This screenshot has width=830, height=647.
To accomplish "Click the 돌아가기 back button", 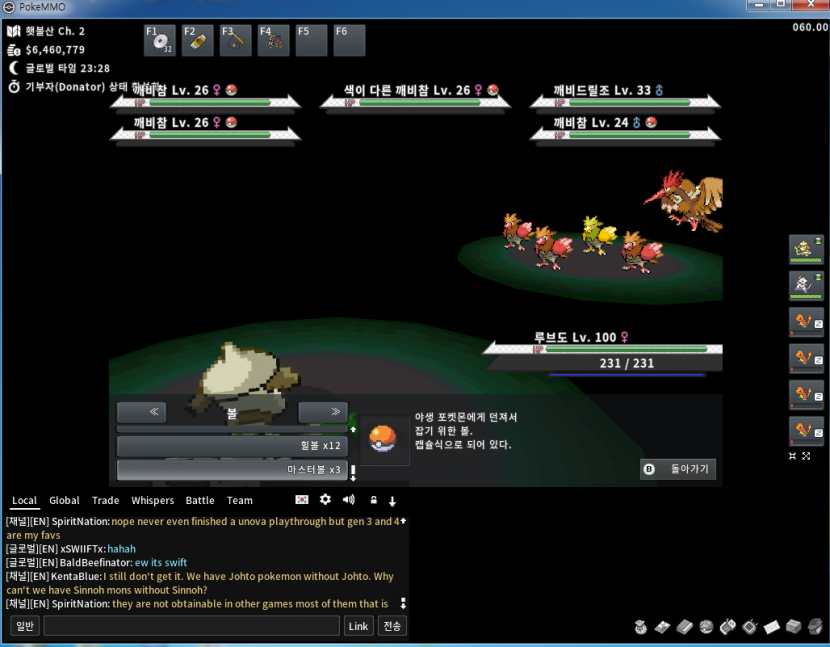I will pos(679,468).
